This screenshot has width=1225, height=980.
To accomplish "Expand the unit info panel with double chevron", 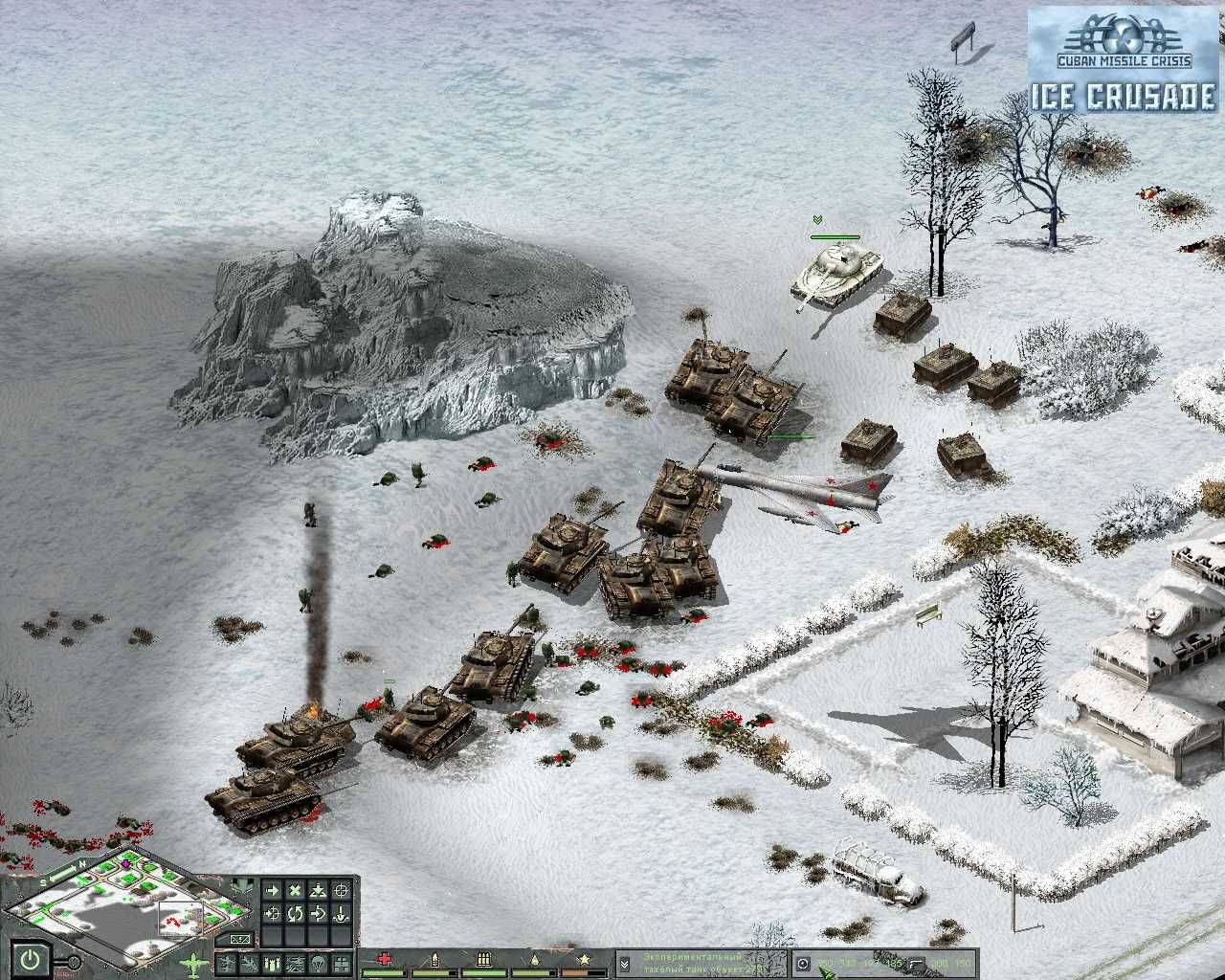I will [x=625, y=965].
